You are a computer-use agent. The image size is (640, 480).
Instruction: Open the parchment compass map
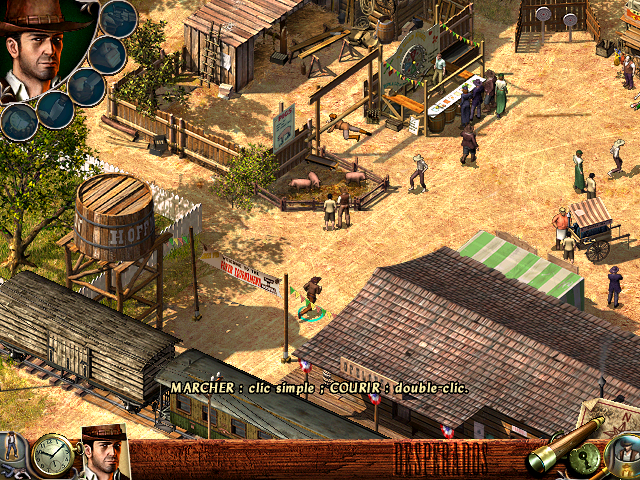pos(610,415)
